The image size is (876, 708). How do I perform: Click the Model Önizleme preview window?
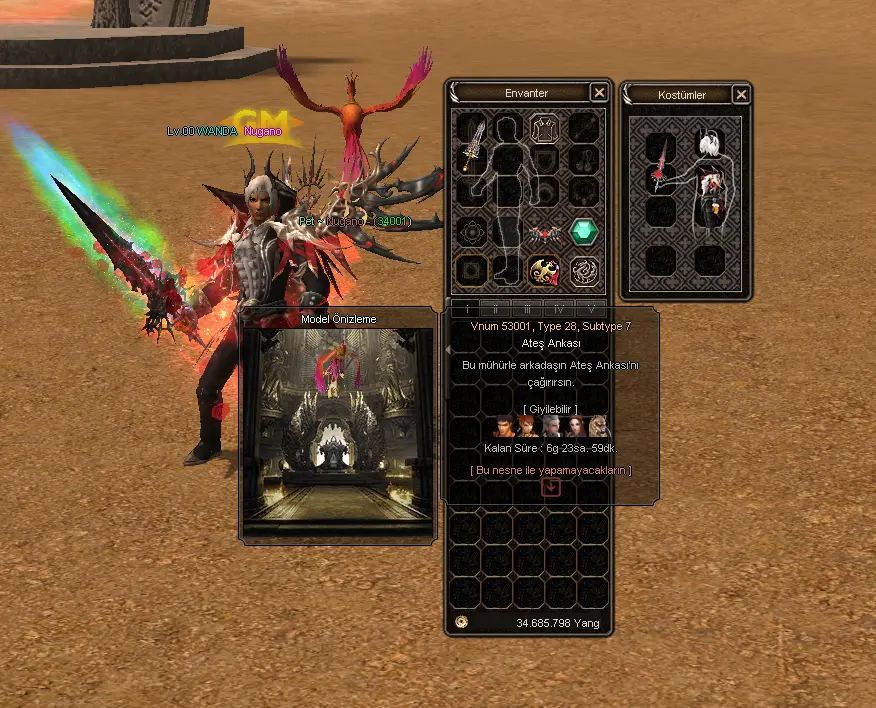tap(338, 430)
